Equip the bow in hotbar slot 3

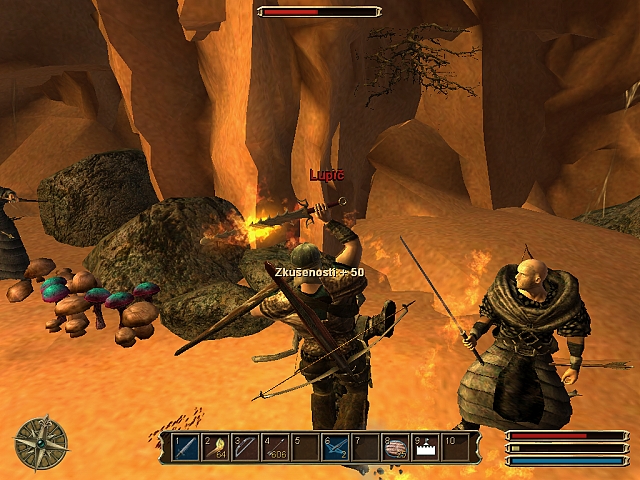(x=246, y=447)
